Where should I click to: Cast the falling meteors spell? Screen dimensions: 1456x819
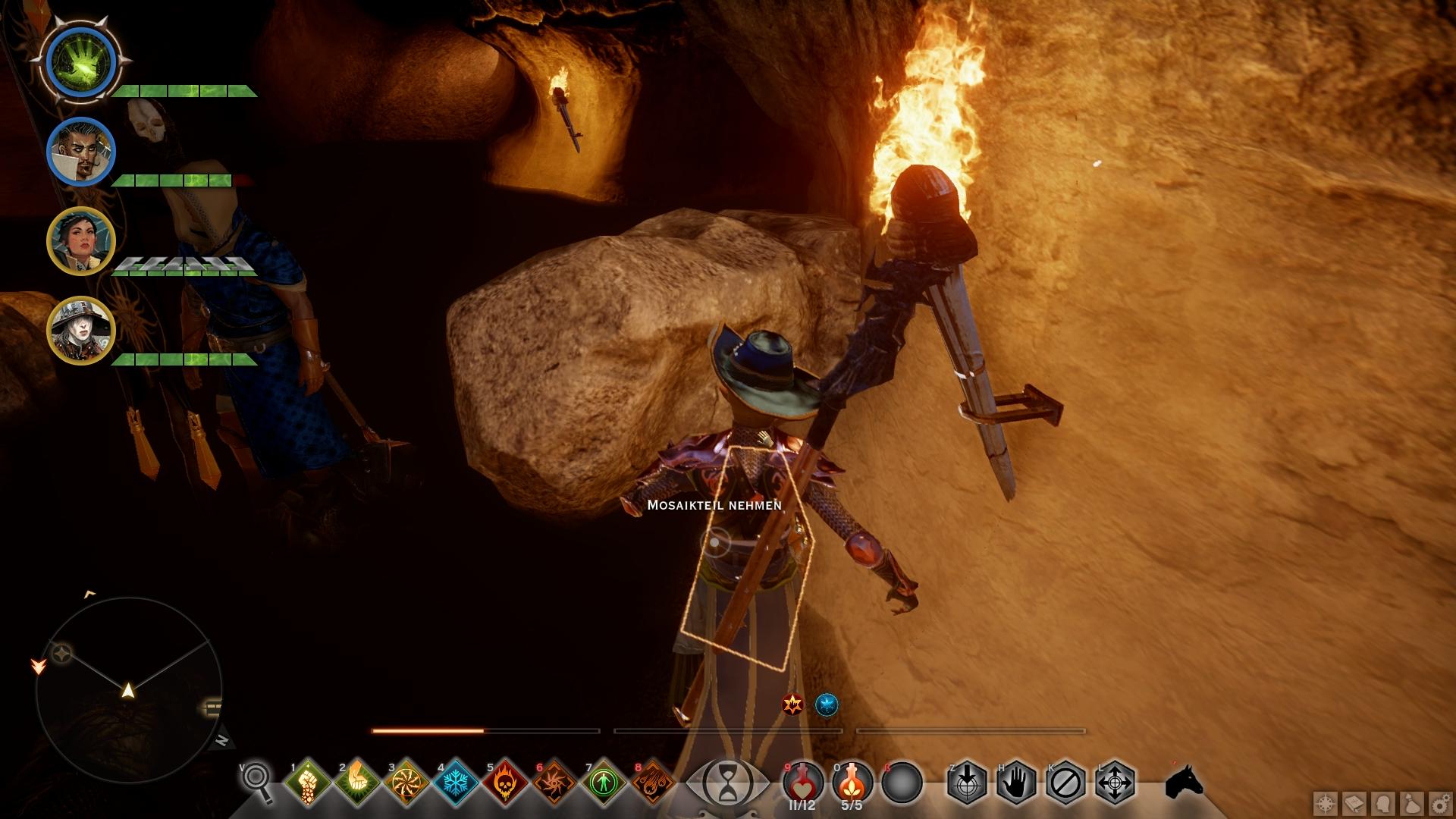tap(653, 781)
